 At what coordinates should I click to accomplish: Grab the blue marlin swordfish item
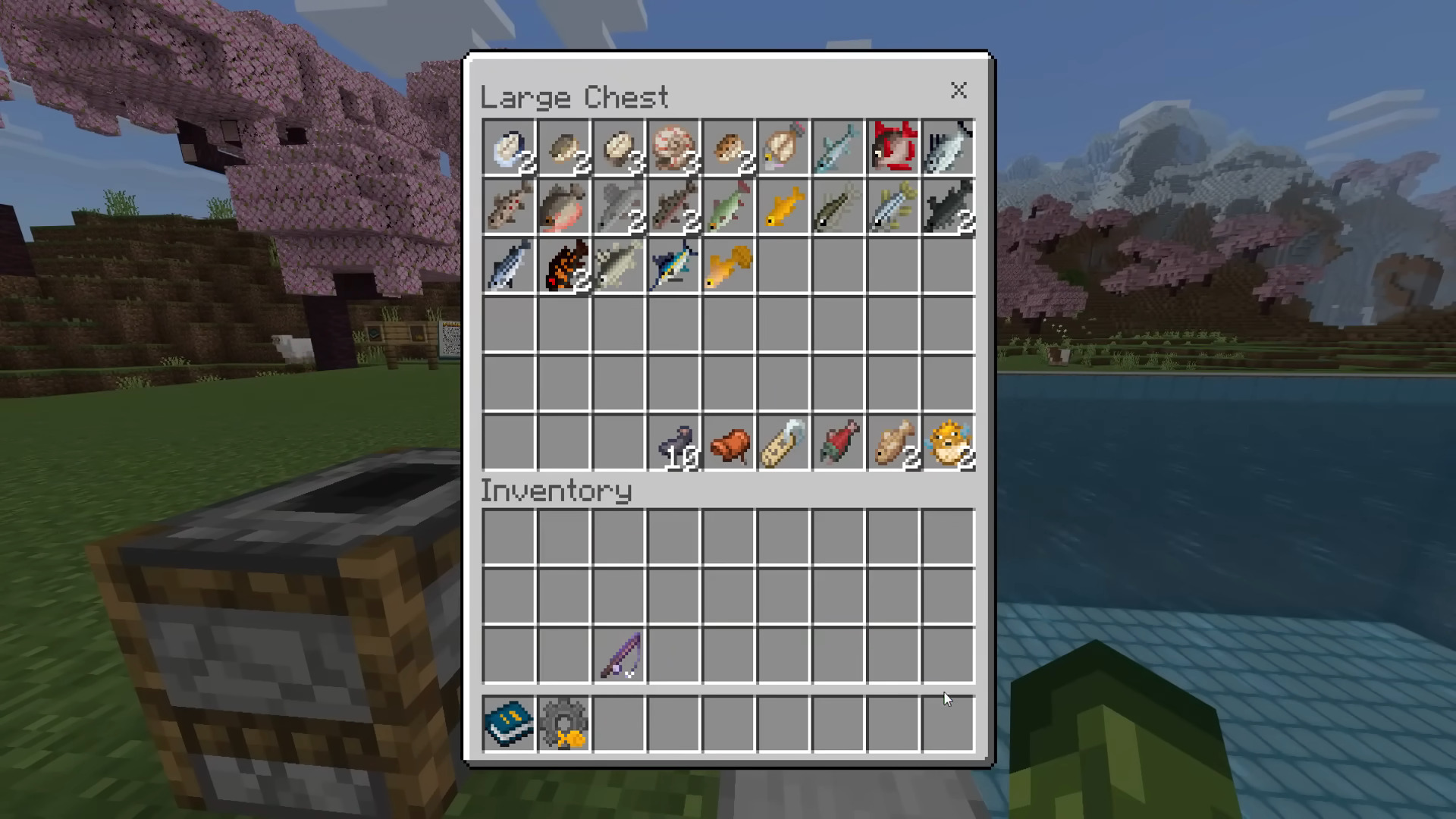click(x=673, y=265)
